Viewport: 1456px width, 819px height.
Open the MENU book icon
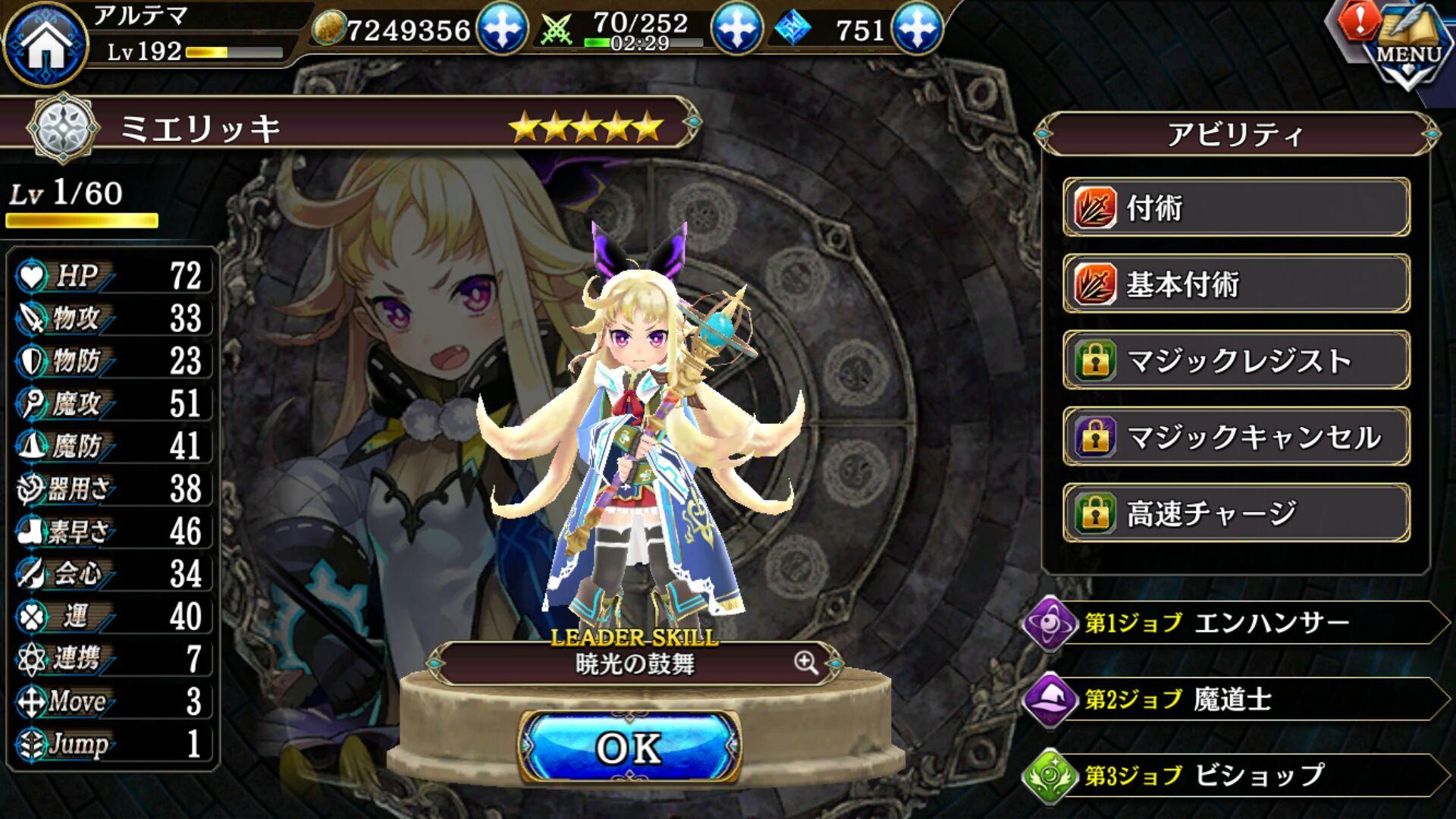1410,47
